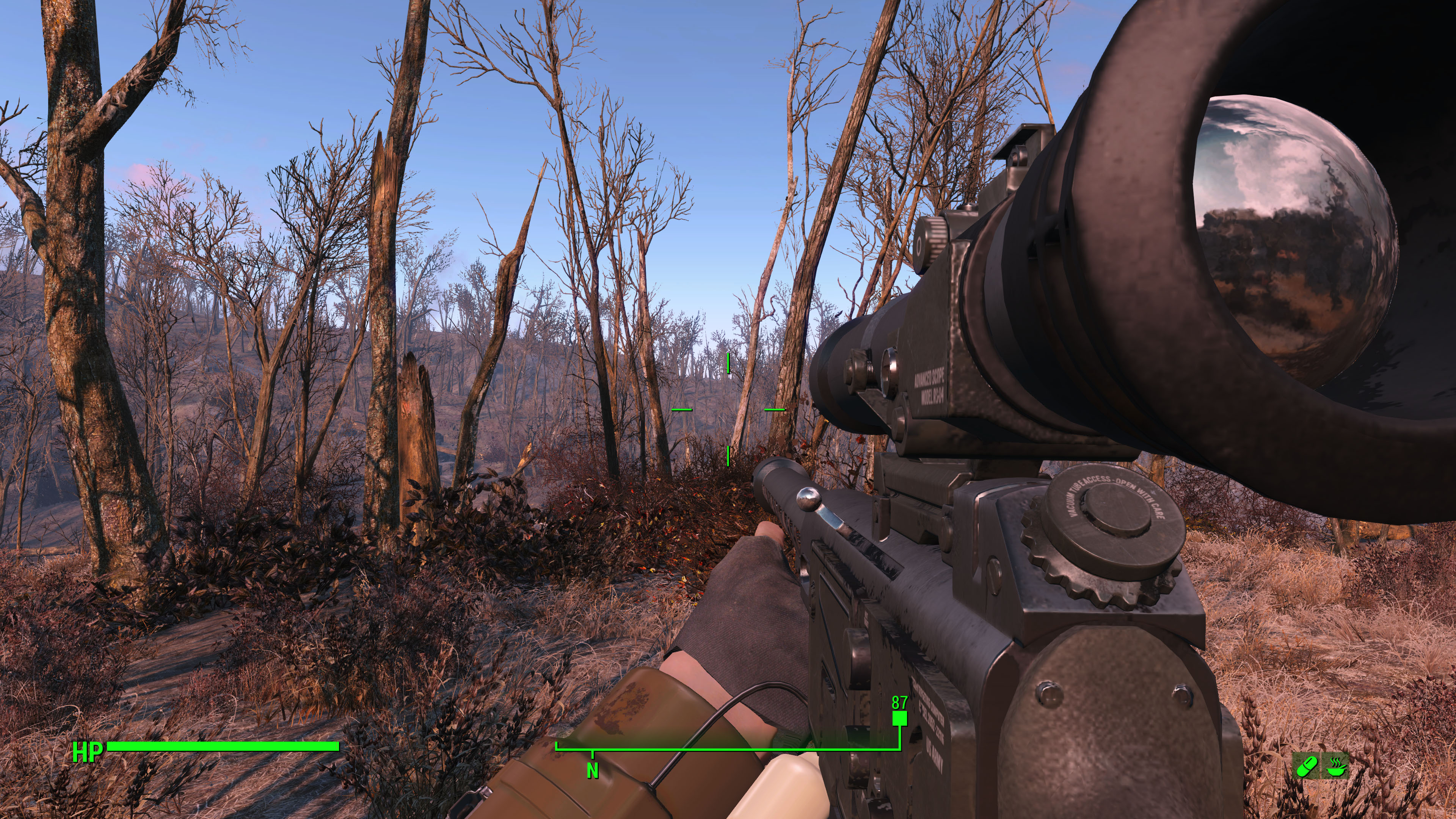The height and width of the screenshot is (819, 1456).
Task: Click the number 87 ammo count
Action: point(899,703)
